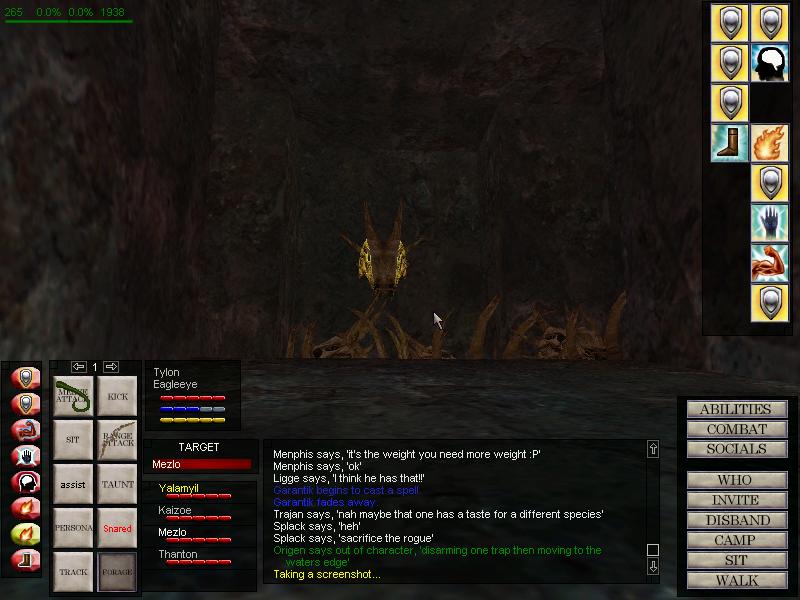Trigger the assist hotkey
800x600 pixels.
click(x=73, y=484)
